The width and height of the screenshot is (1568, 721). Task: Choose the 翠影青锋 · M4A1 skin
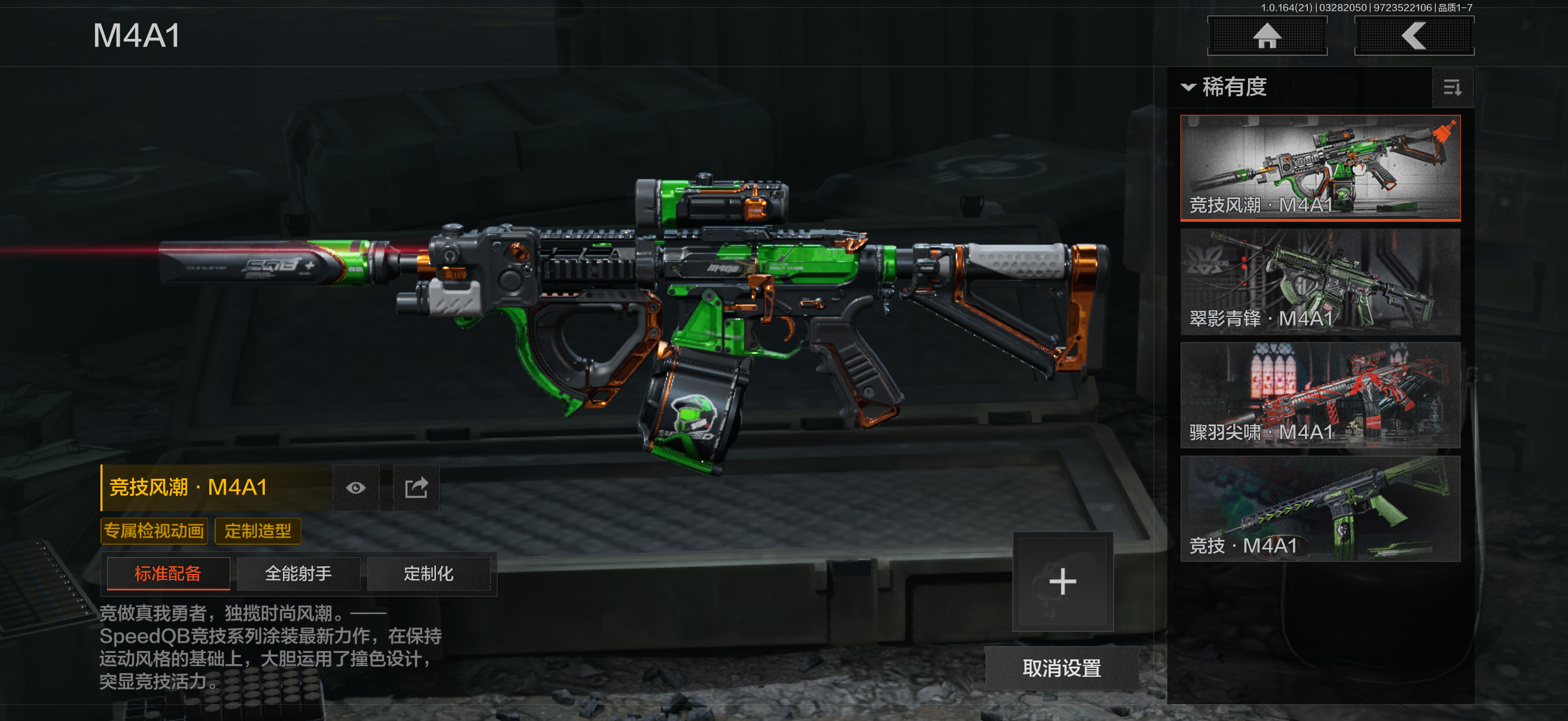(x=1320, y=282)
